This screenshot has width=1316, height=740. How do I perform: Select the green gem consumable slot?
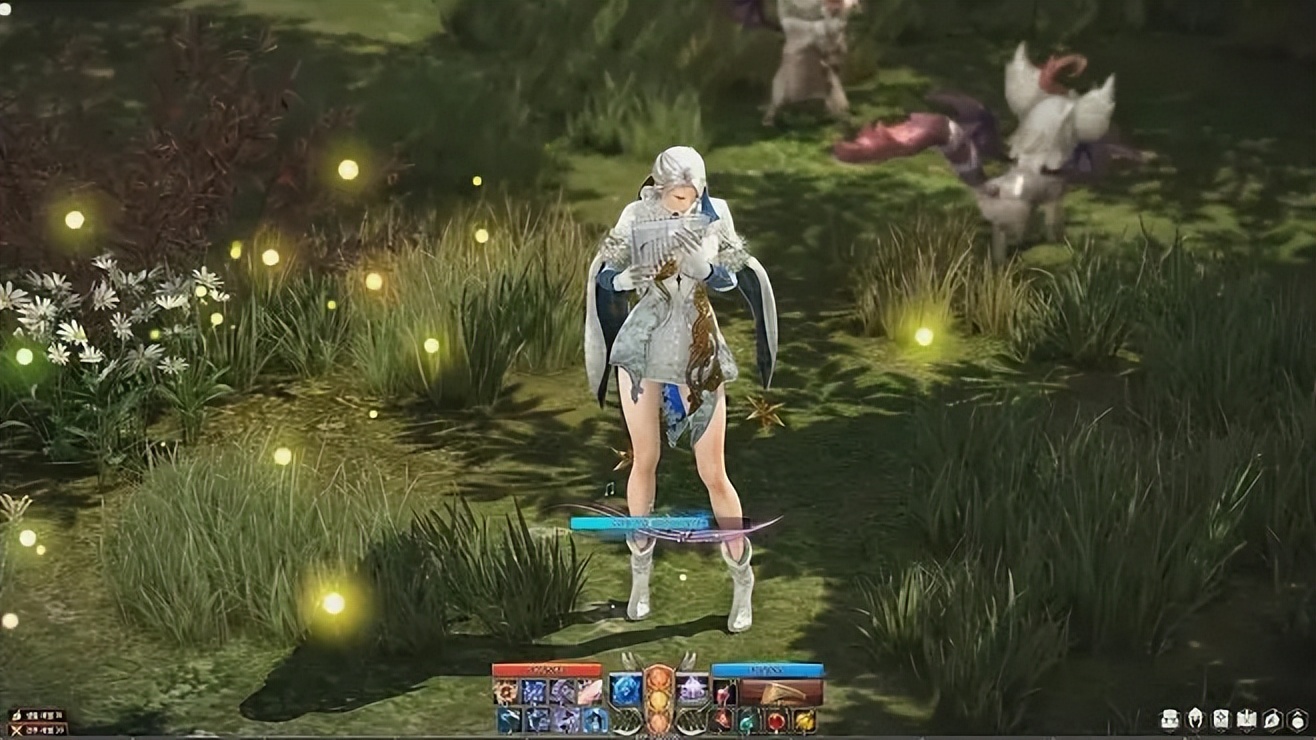[x=745, y=720]
